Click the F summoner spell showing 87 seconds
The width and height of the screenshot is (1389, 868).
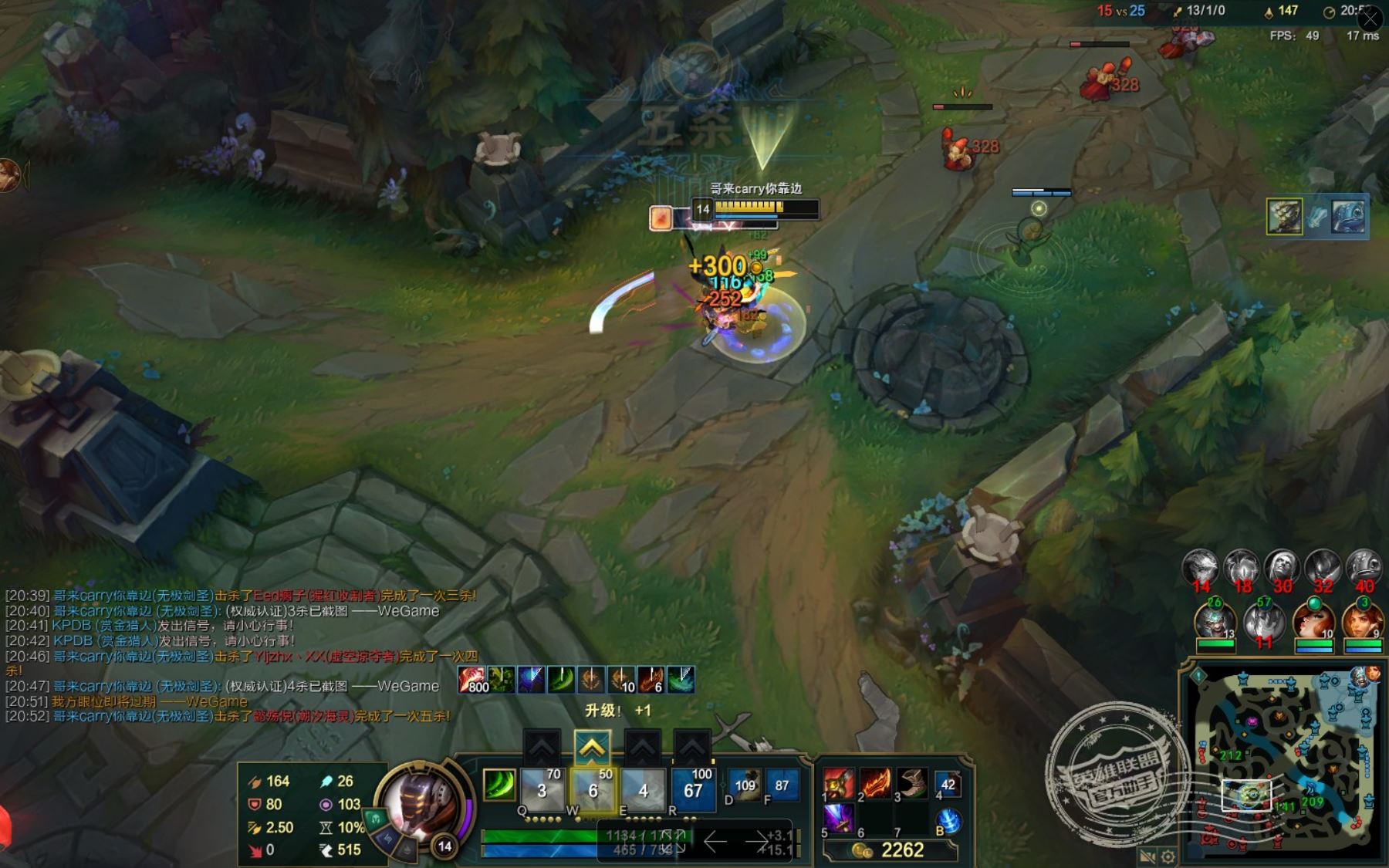coord(782,785)
